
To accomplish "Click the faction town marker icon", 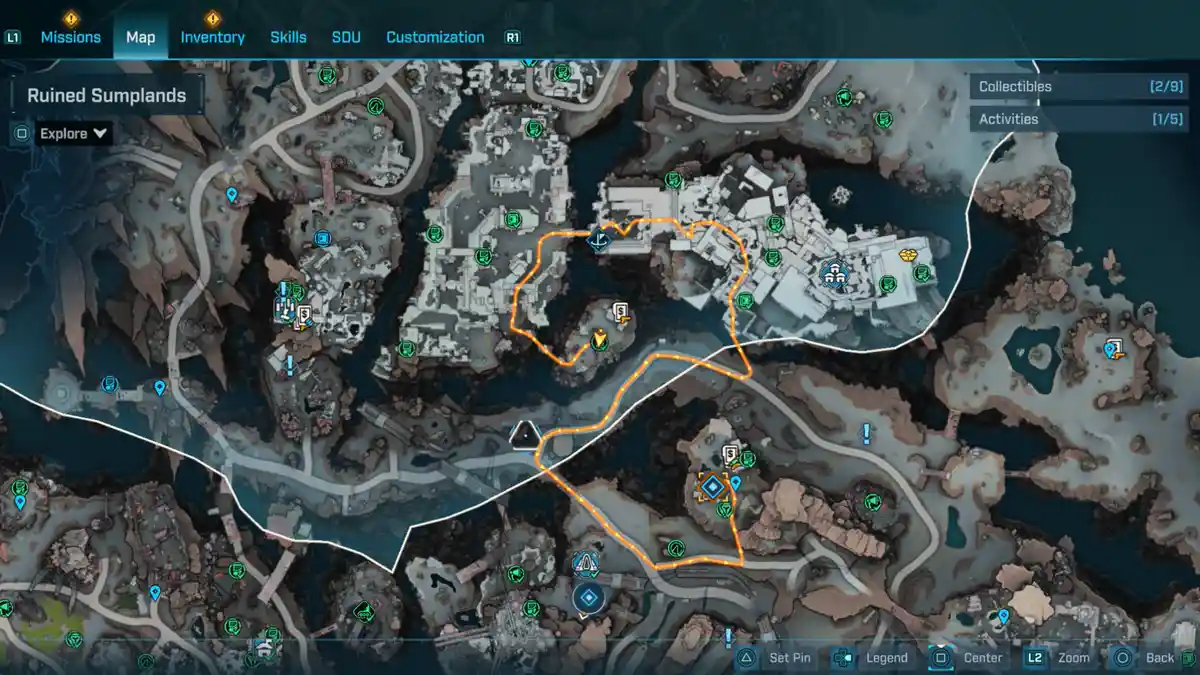I will pyautogui.click(x=831, y=271).
